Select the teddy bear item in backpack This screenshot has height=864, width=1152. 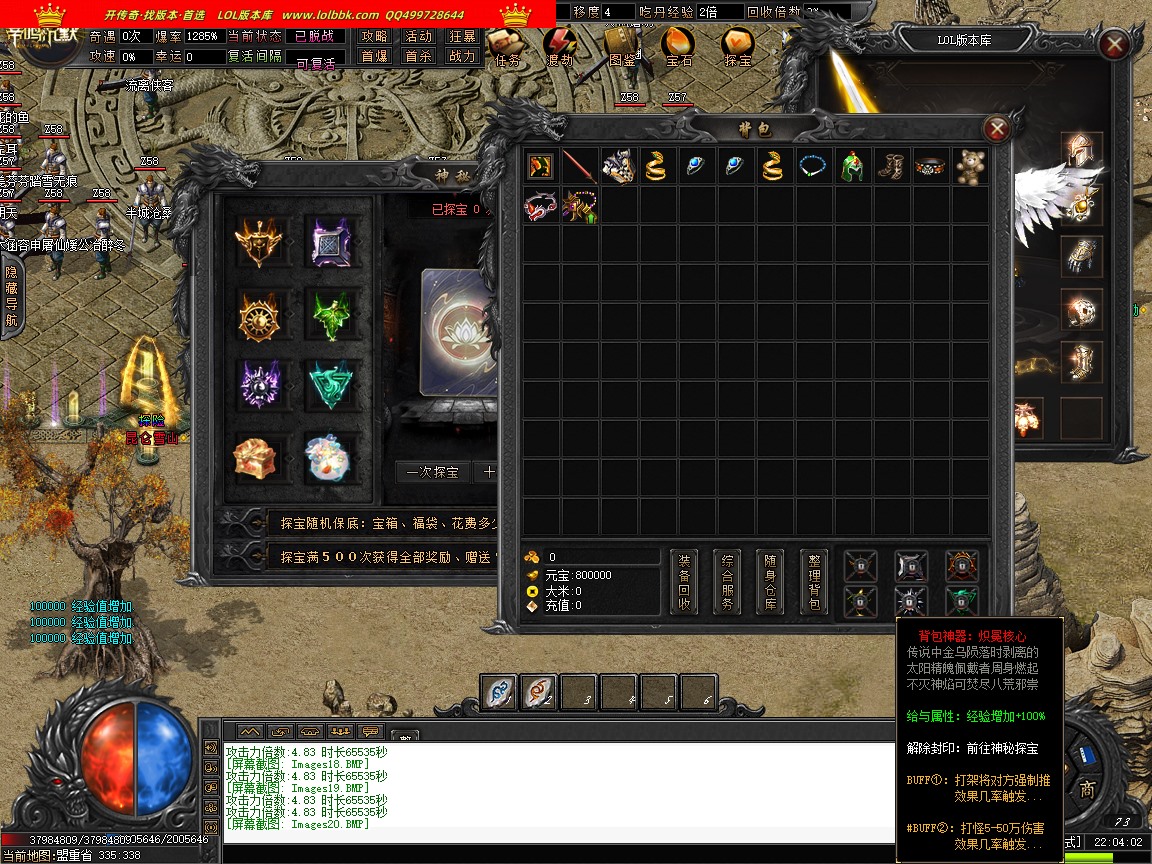[970, 166]
